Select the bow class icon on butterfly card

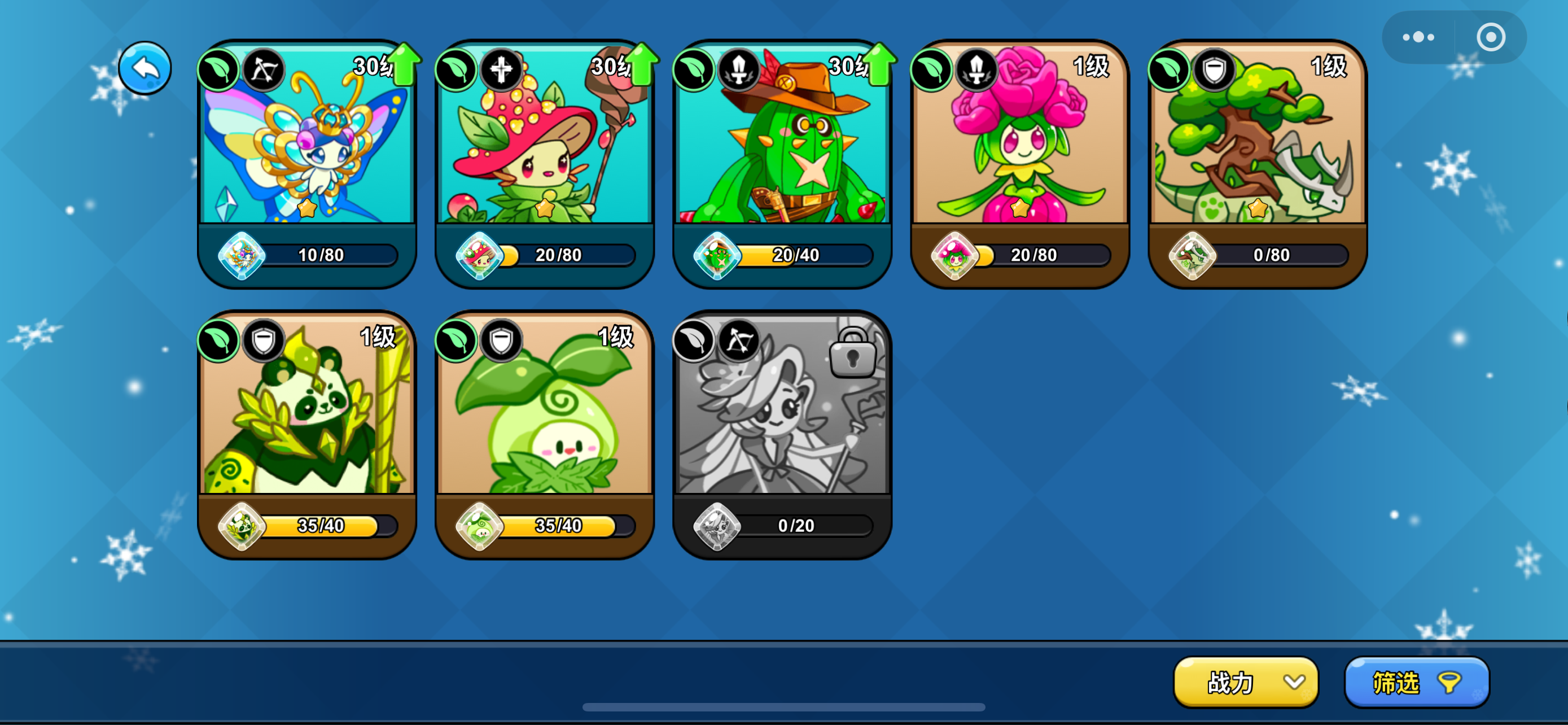tap(263, 70)
